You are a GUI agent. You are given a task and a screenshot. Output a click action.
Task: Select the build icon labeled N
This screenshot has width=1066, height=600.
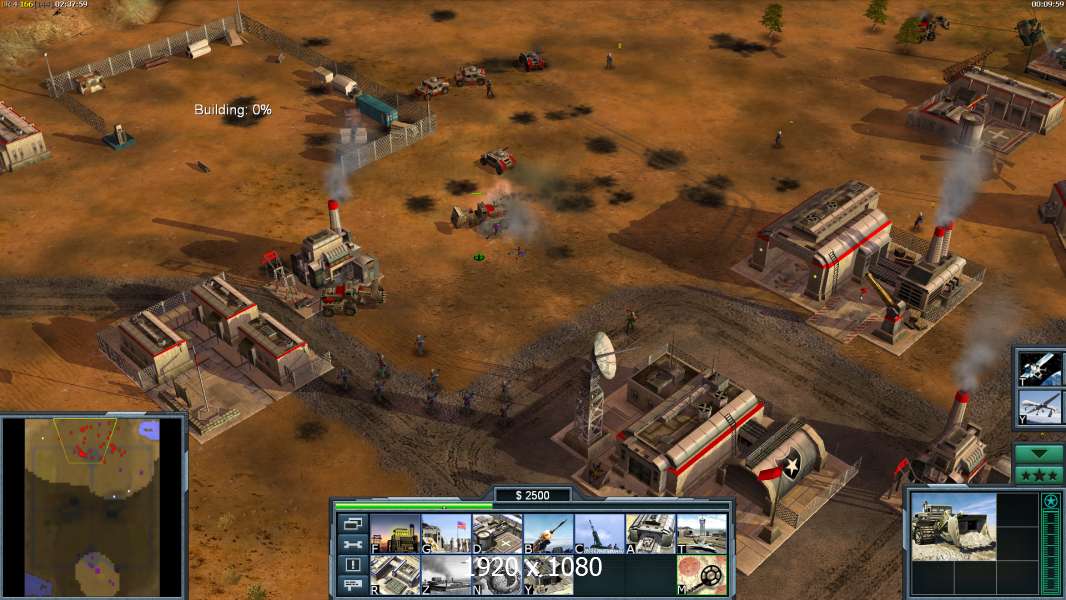pyautogui.click(x=497, y=575)
